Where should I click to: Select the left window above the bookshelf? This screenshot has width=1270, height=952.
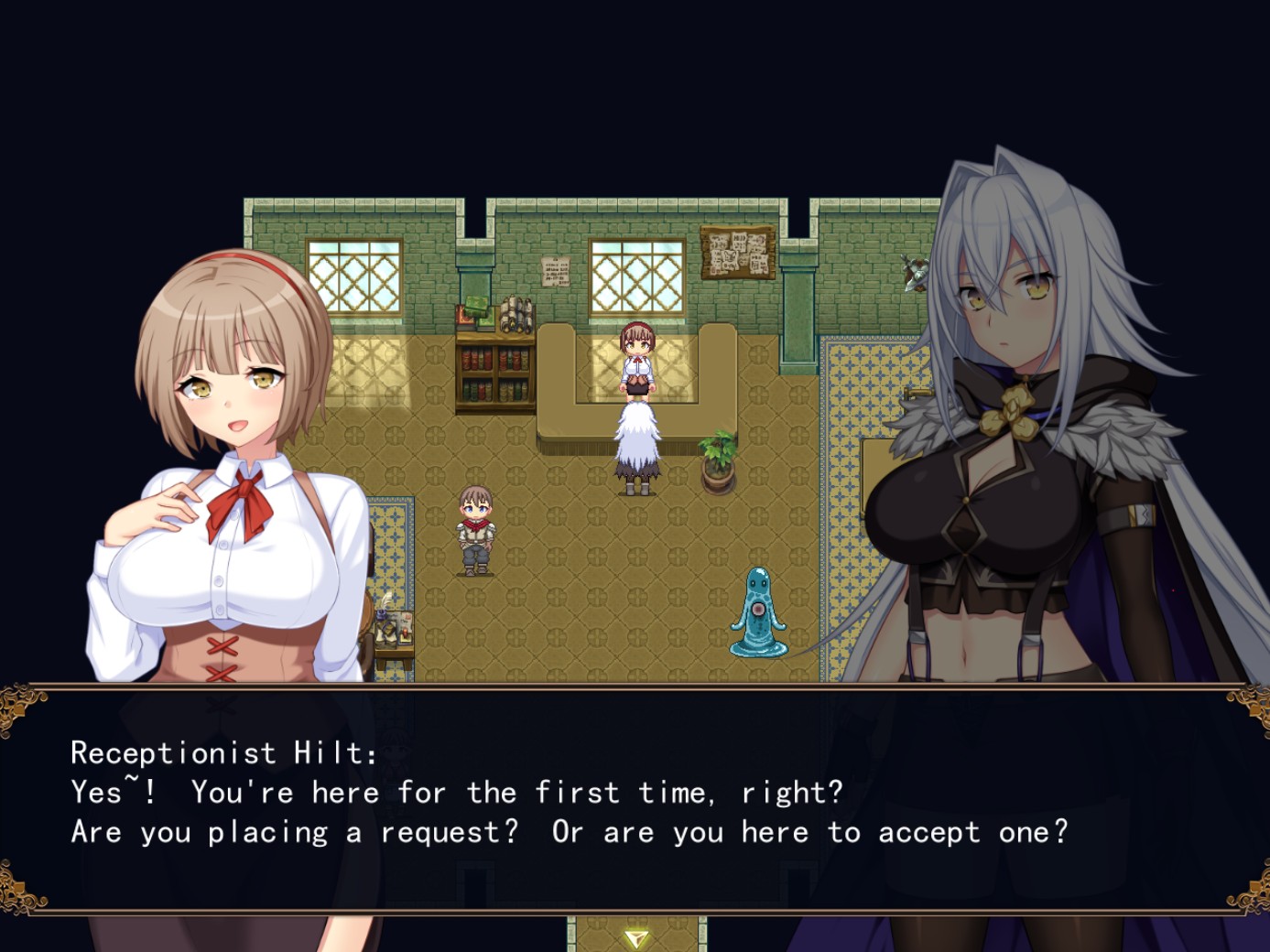click(353, 275)
